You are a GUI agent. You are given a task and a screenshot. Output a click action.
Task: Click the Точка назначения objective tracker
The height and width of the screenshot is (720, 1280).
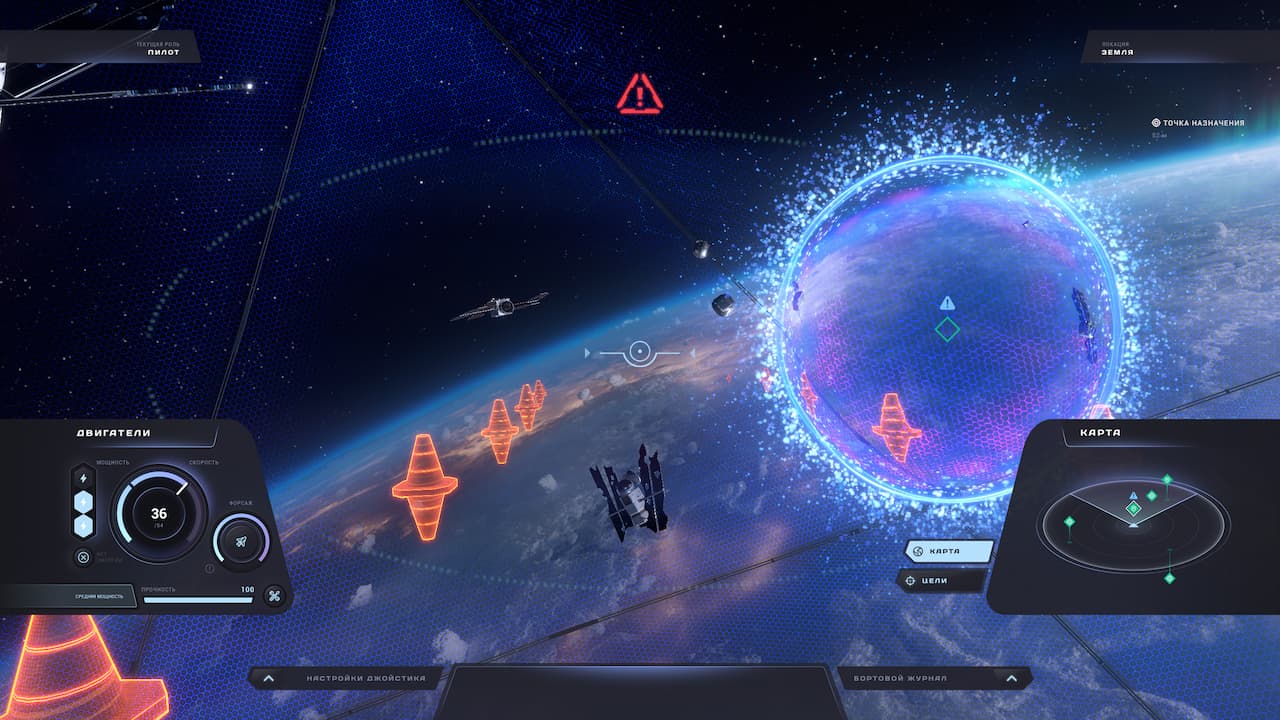pyautogui.click(x=1198, y=123)
